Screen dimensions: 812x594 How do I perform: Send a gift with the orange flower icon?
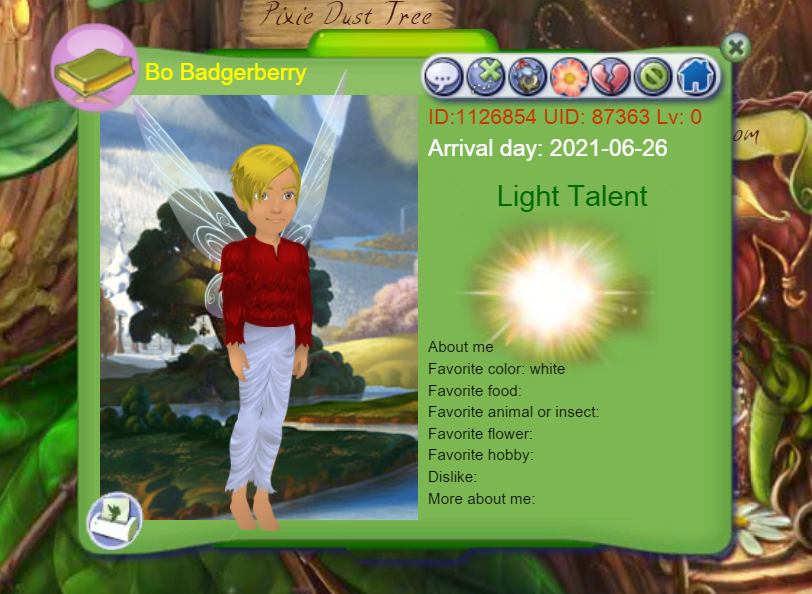pyautogui.click(x=569, y=77)
